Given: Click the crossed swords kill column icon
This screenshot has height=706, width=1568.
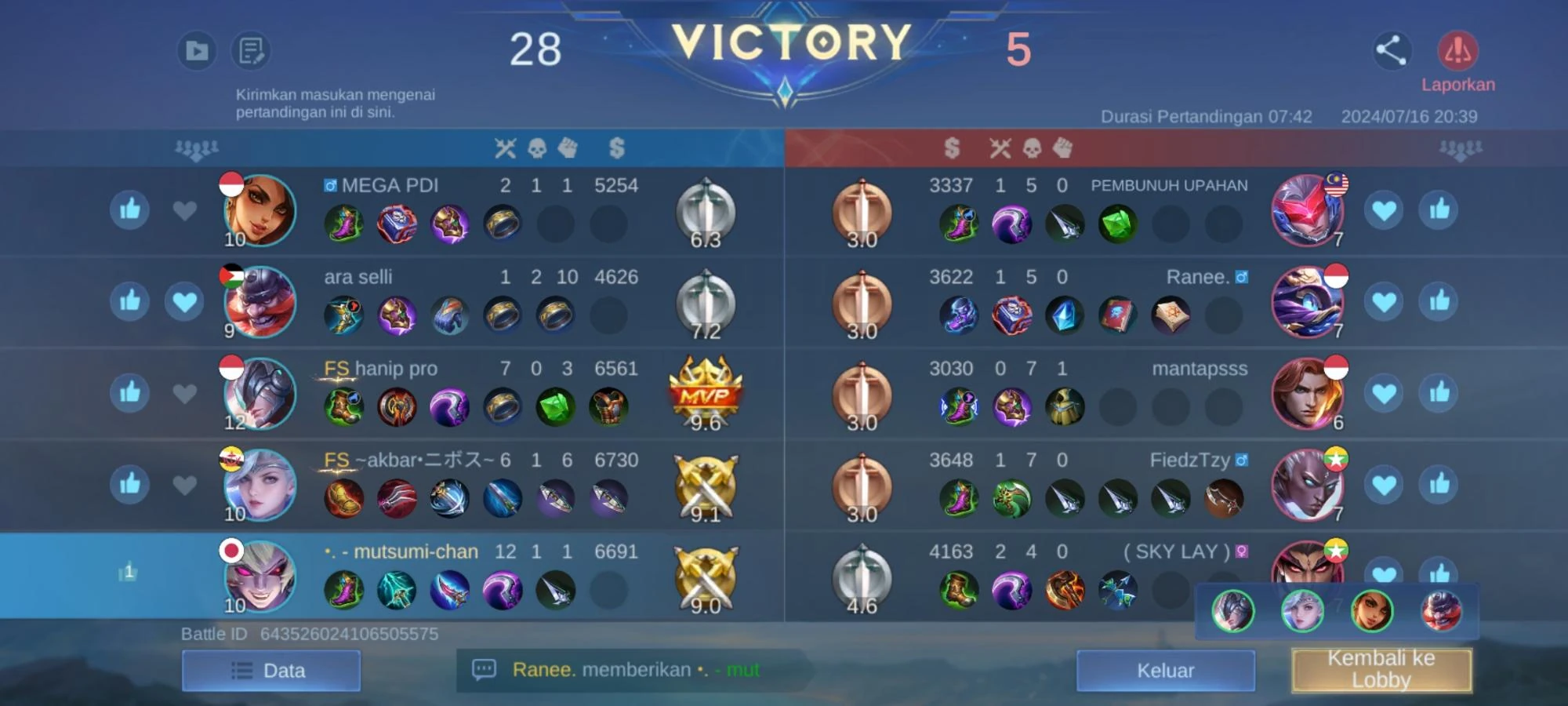Looking at the screenshot, I should (506, 148).
